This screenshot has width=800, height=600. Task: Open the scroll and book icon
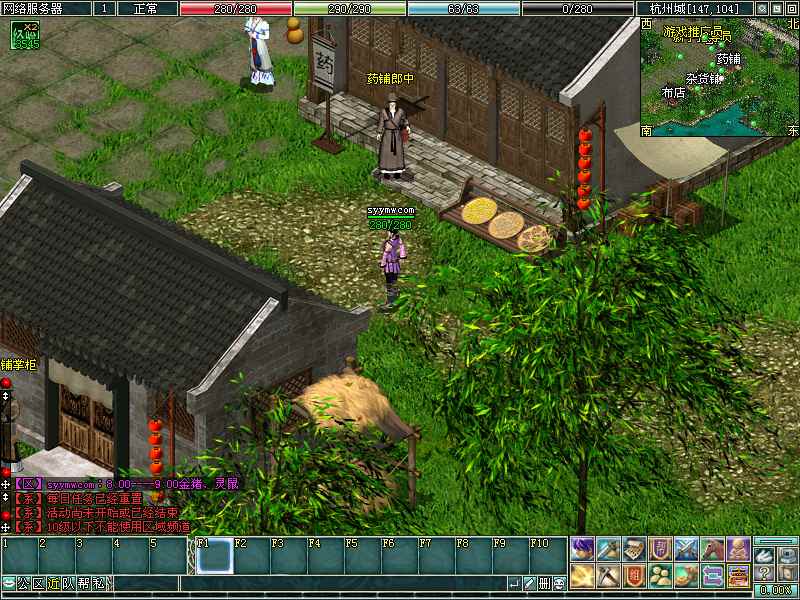coord(634,549)
